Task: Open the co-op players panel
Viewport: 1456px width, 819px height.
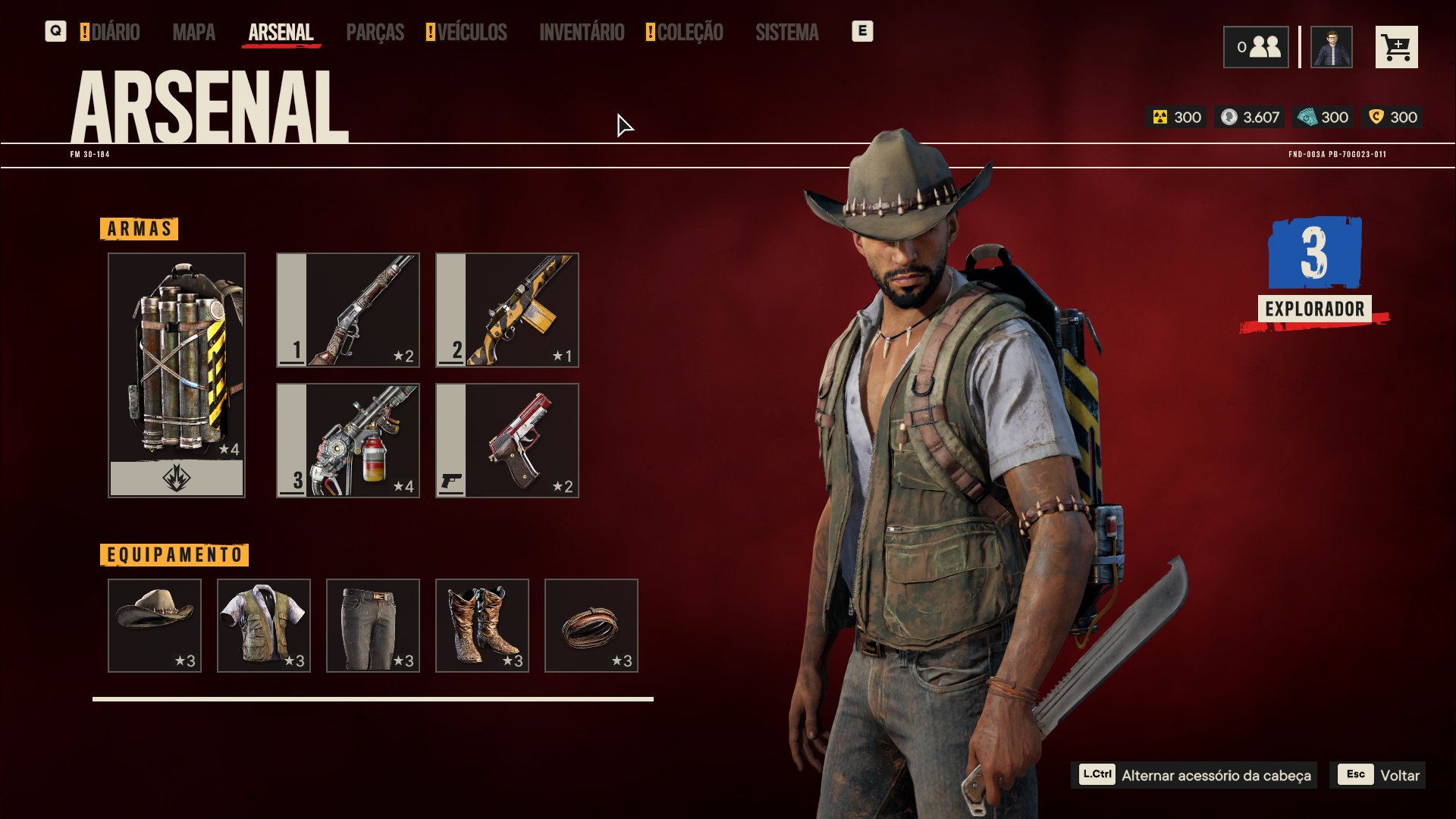Action: tap(1255, 47)
